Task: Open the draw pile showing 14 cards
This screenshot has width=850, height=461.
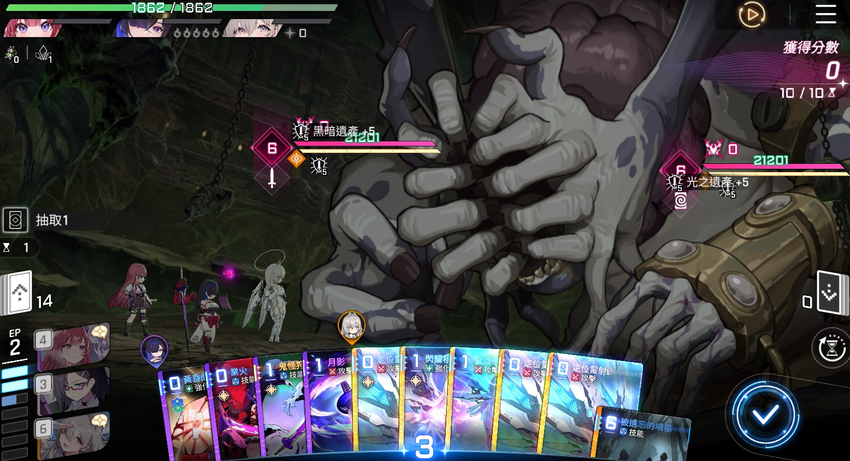Action: tap(18, 293)
